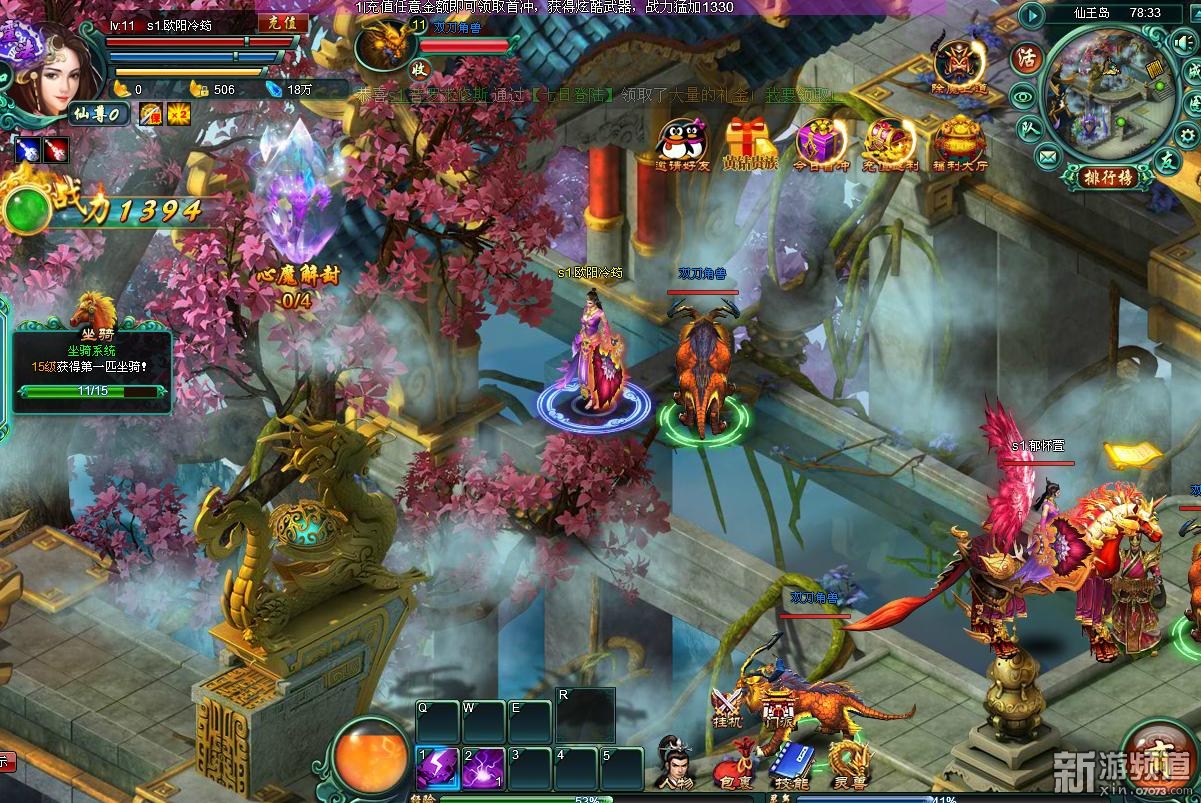Open the 活 activity button beside minimap
Image resolution: width=1201 pixels, height=803 pixels.
pos(1026,57)
